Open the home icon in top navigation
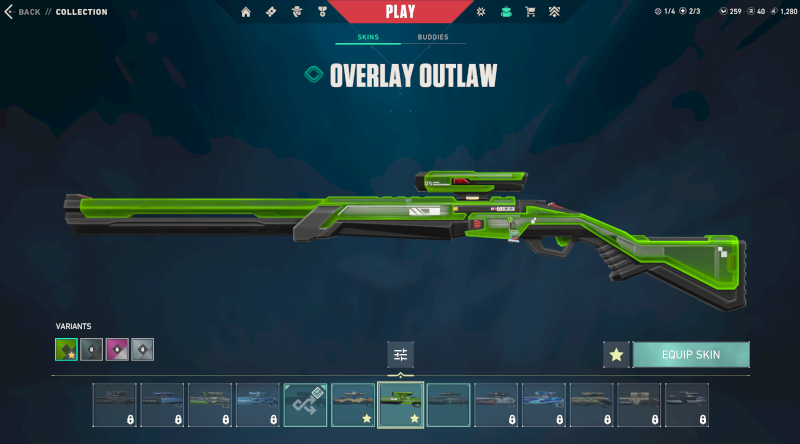Viewport: 800px width, 444px height. click(245, 12)
